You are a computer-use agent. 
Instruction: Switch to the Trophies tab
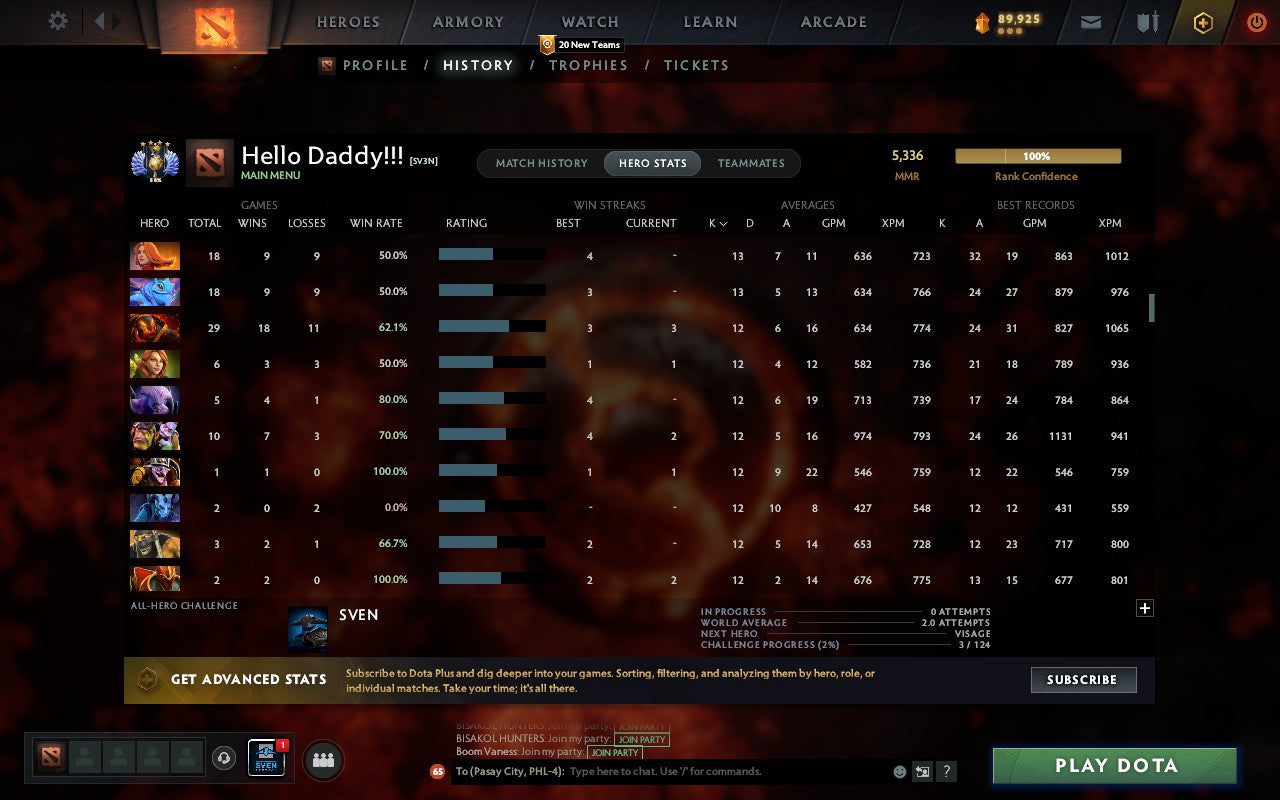coord(588,65)
